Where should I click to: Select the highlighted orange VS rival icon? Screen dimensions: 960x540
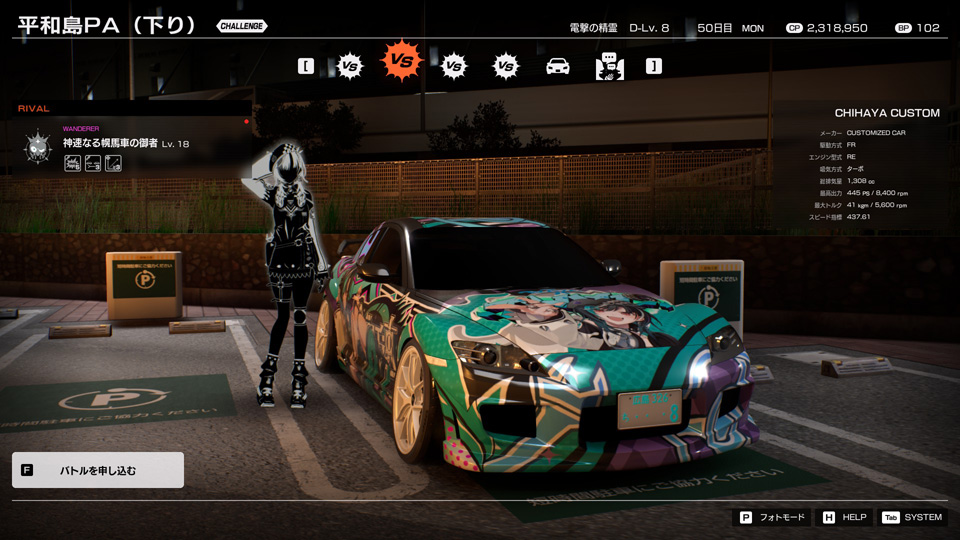click(401, 62)
